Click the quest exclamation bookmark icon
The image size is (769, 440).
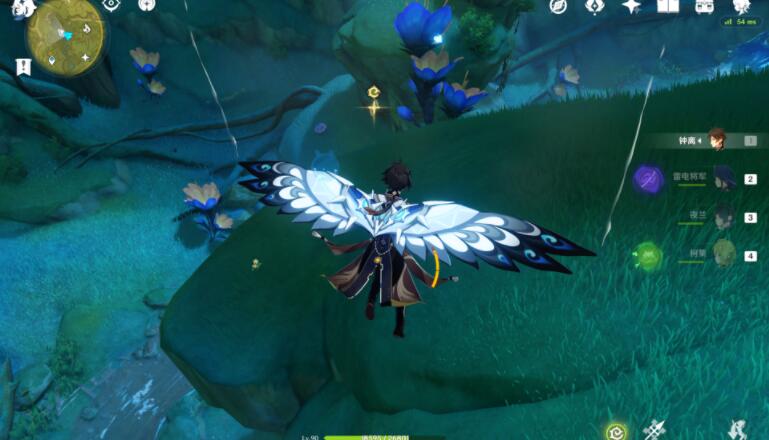[22, 67]
